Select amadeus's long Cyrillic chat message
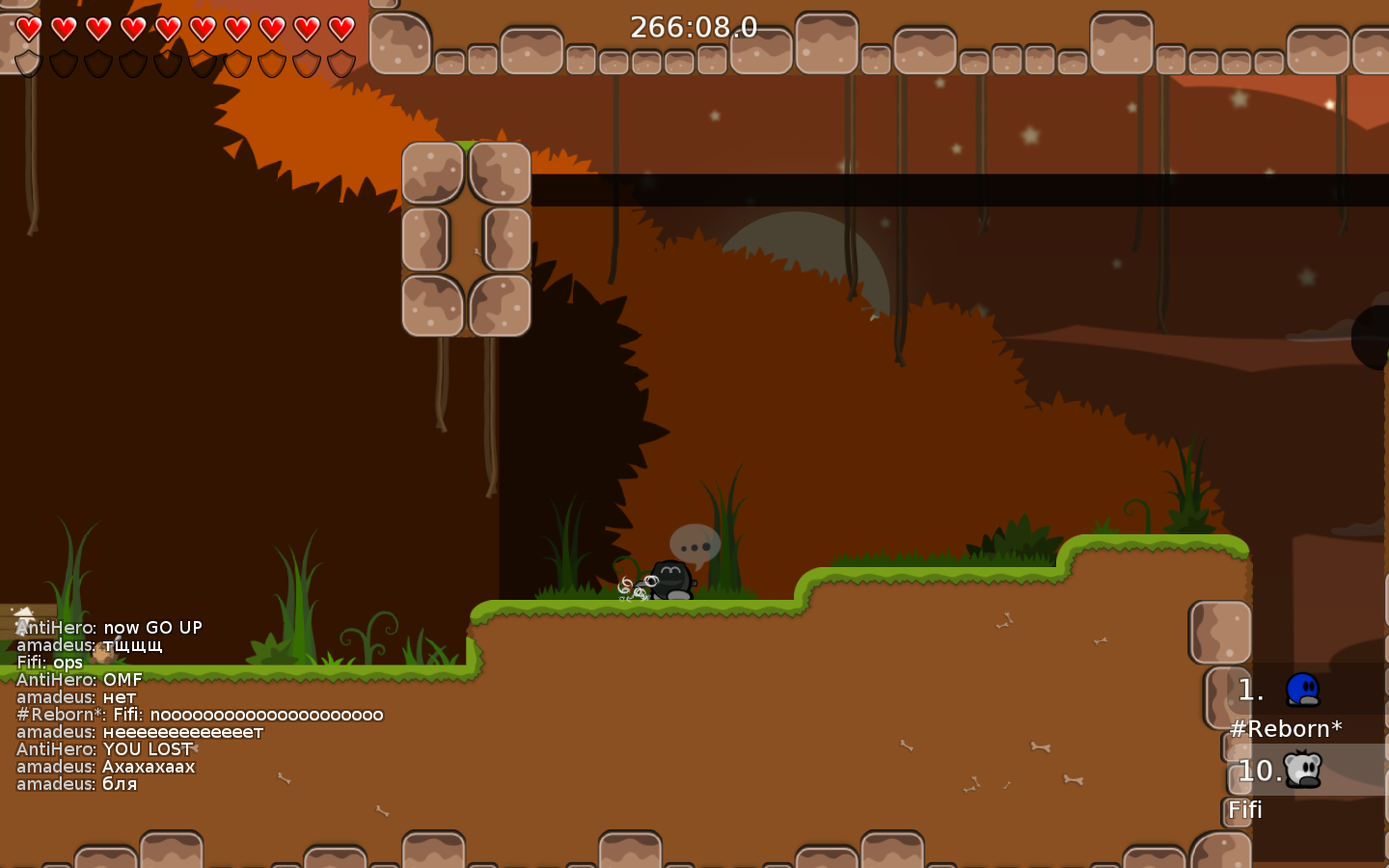The height and width of the screenshot is (868, 1389). click(x=137, y=732)
